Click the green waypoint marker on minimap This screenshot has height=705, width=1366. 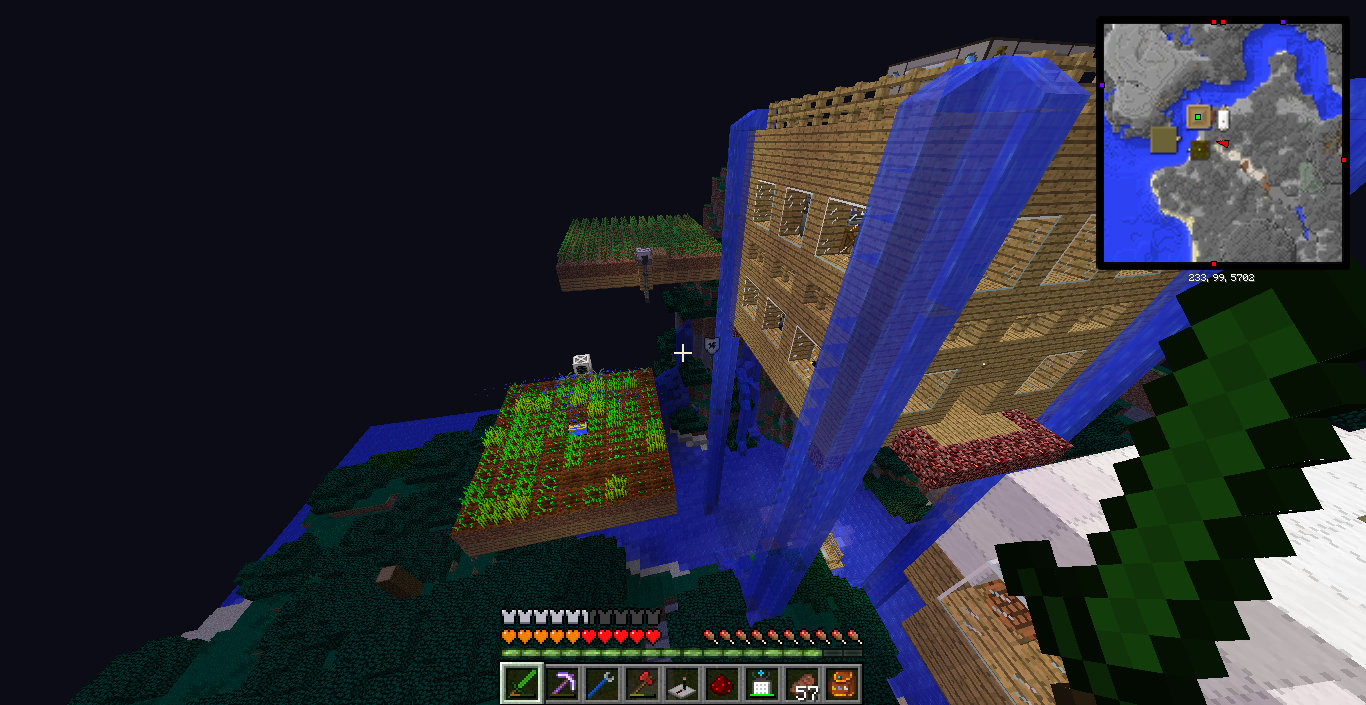1198,117
